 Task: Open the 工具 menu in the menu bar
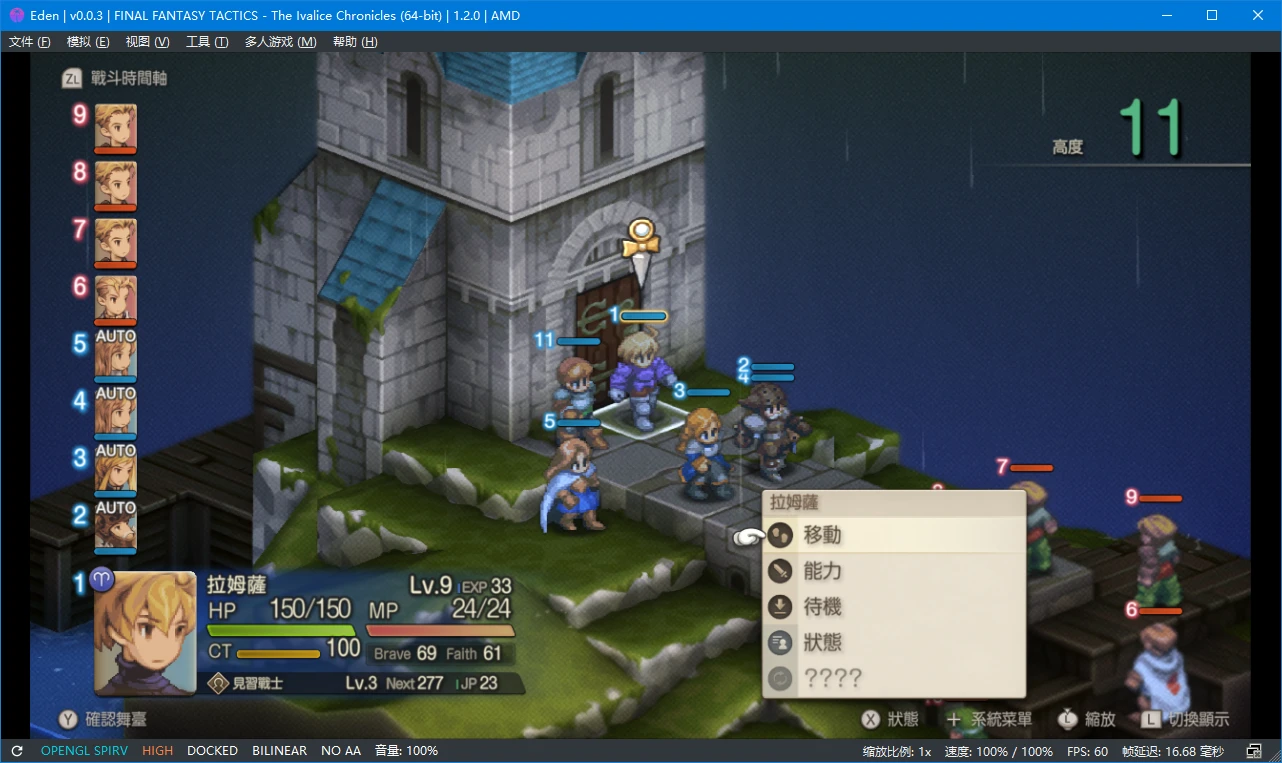[x=207, y=42]
